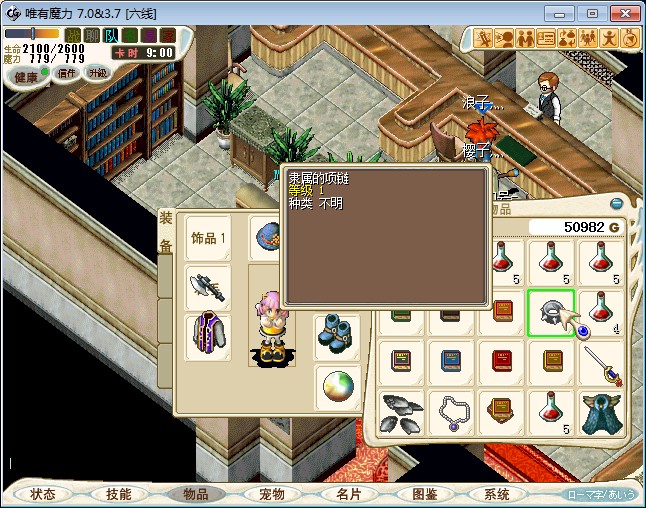Click the 饰品1 accessory slot

tap(209, 238)
